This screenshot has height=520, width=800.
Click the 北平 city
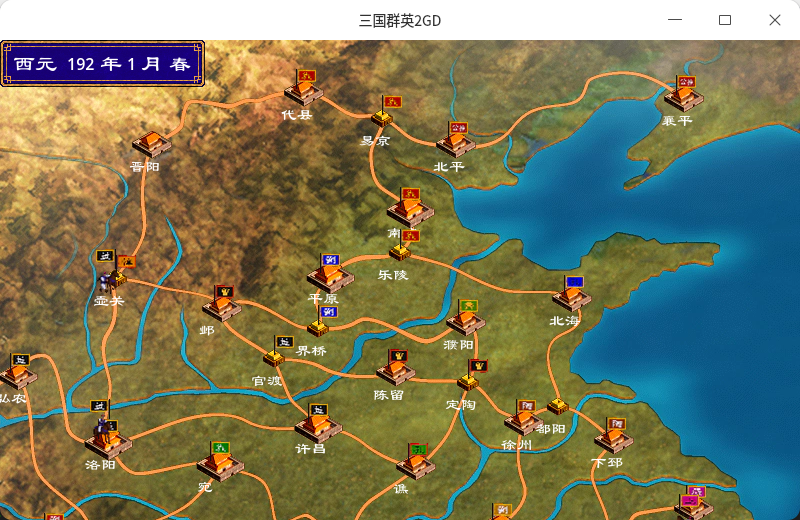457,144
